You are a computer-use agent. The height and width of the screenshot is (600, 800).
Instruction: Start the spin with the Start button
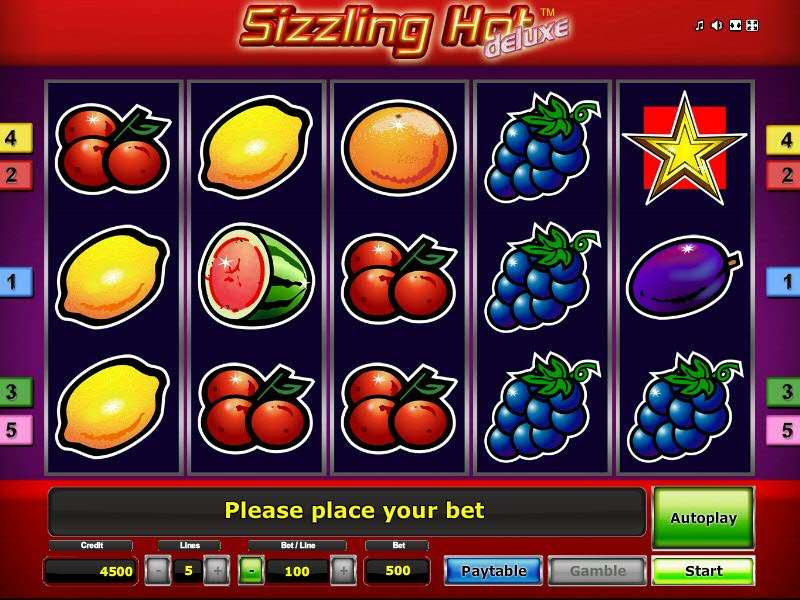(703, 571)
